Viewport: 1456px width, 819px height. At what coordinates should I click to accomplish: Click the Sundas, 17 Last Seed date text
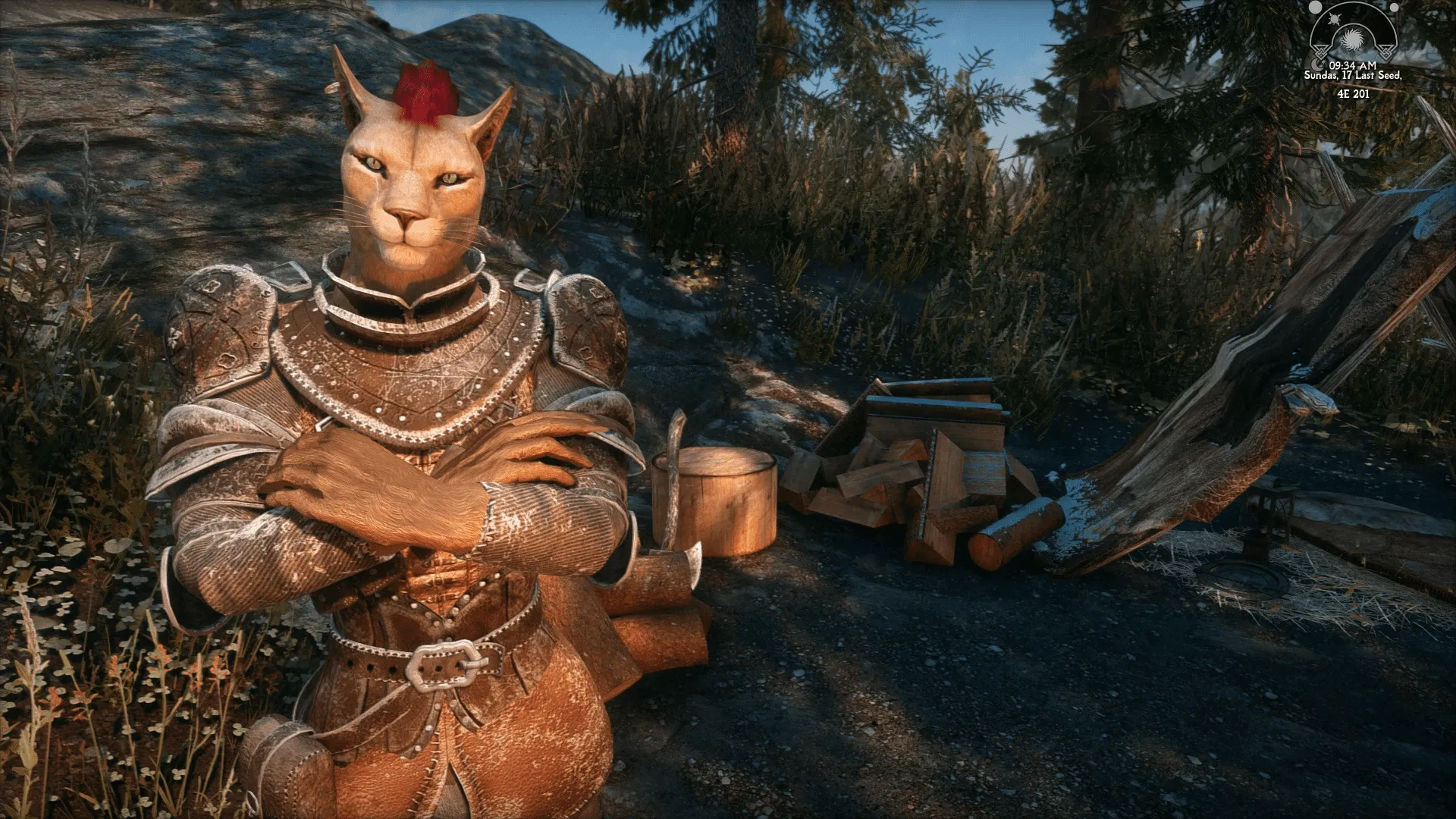click(x=1354, y=76)
